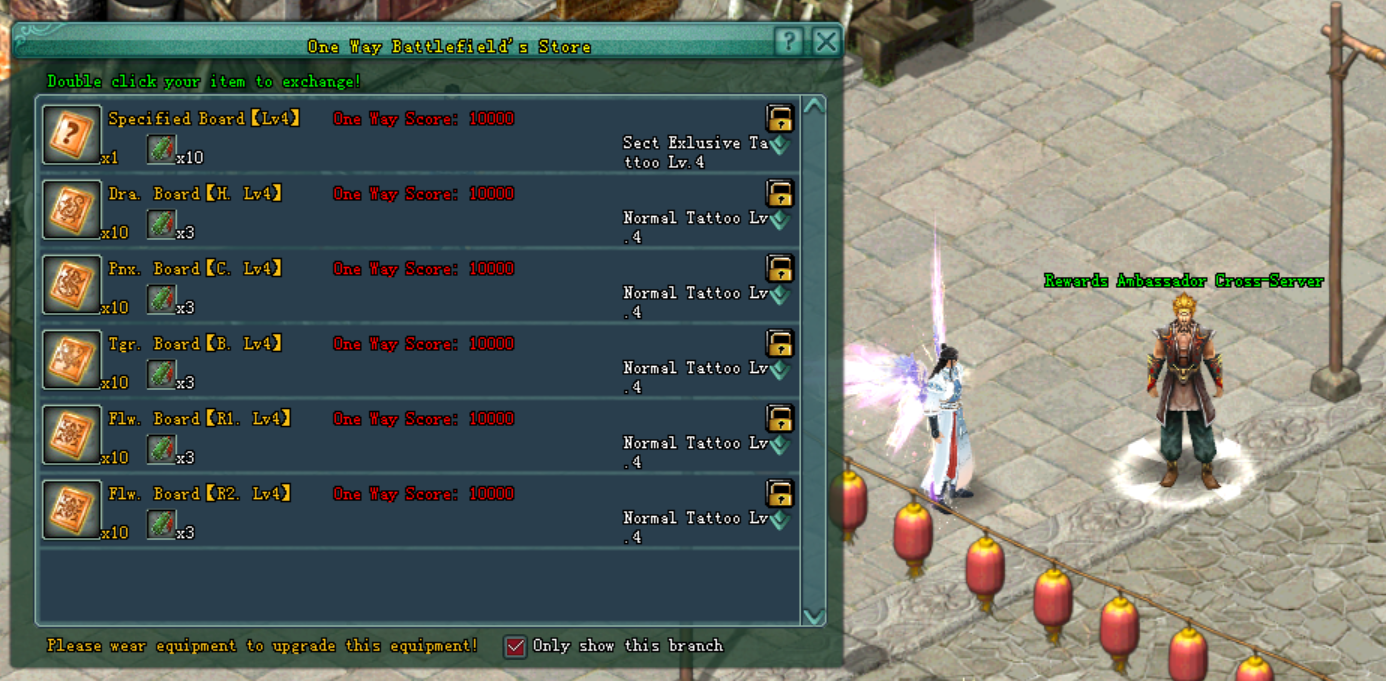Click the lock icon on Tgr. Board row

click(779, 343)
